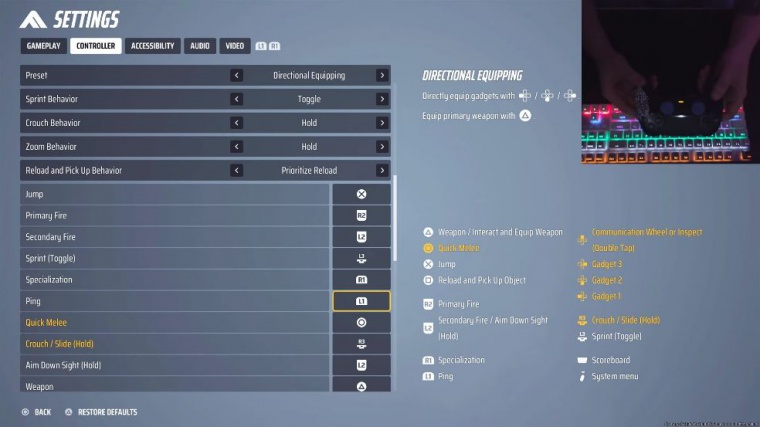Viewport: 760px width, 427px height.
Task: Select the Quick Melee binding row
Action: pyautogui.click(x=175, y=323)
